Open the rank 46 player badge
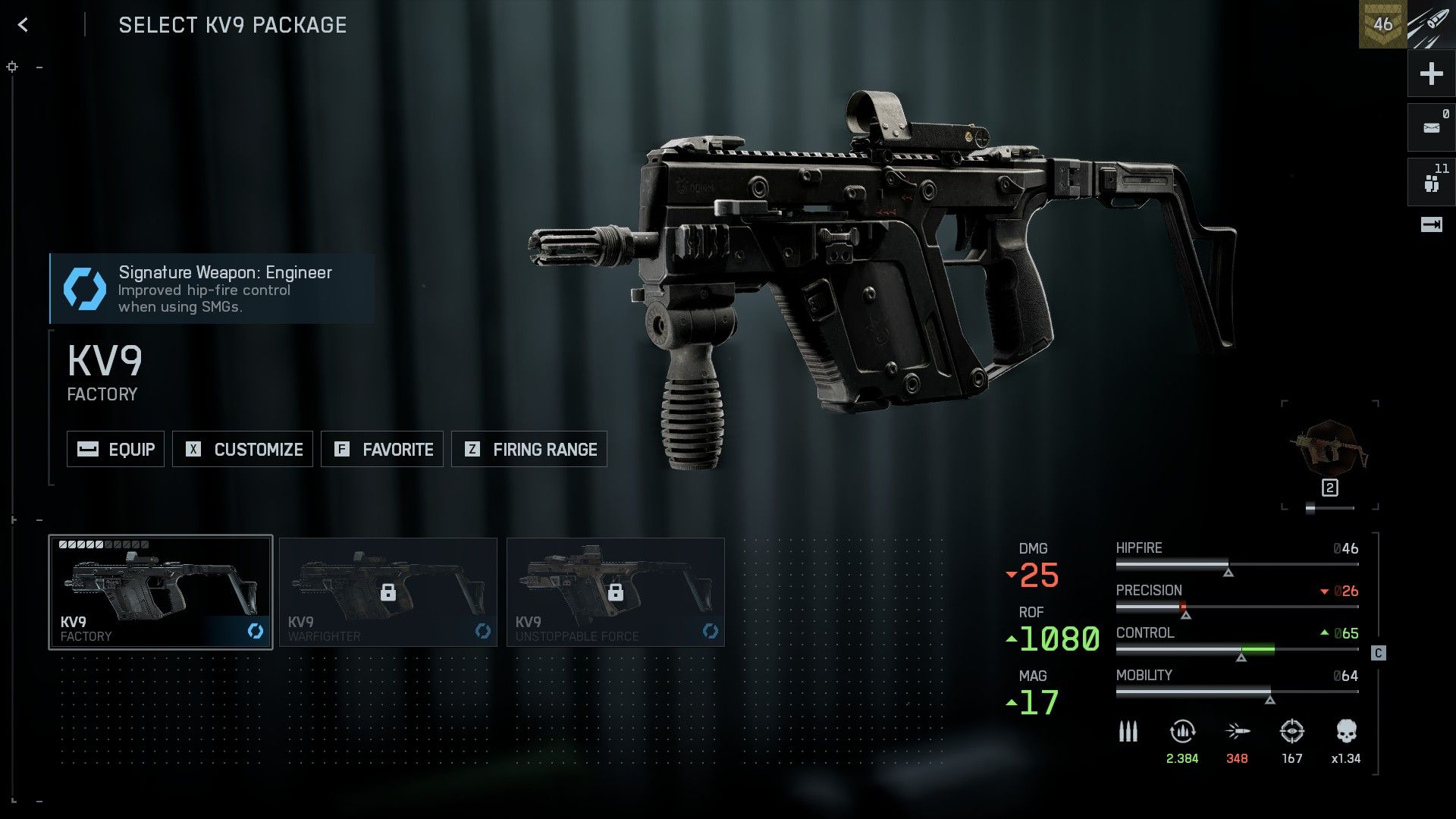Screen dimensions: 1456x819 click(1382, 24)
